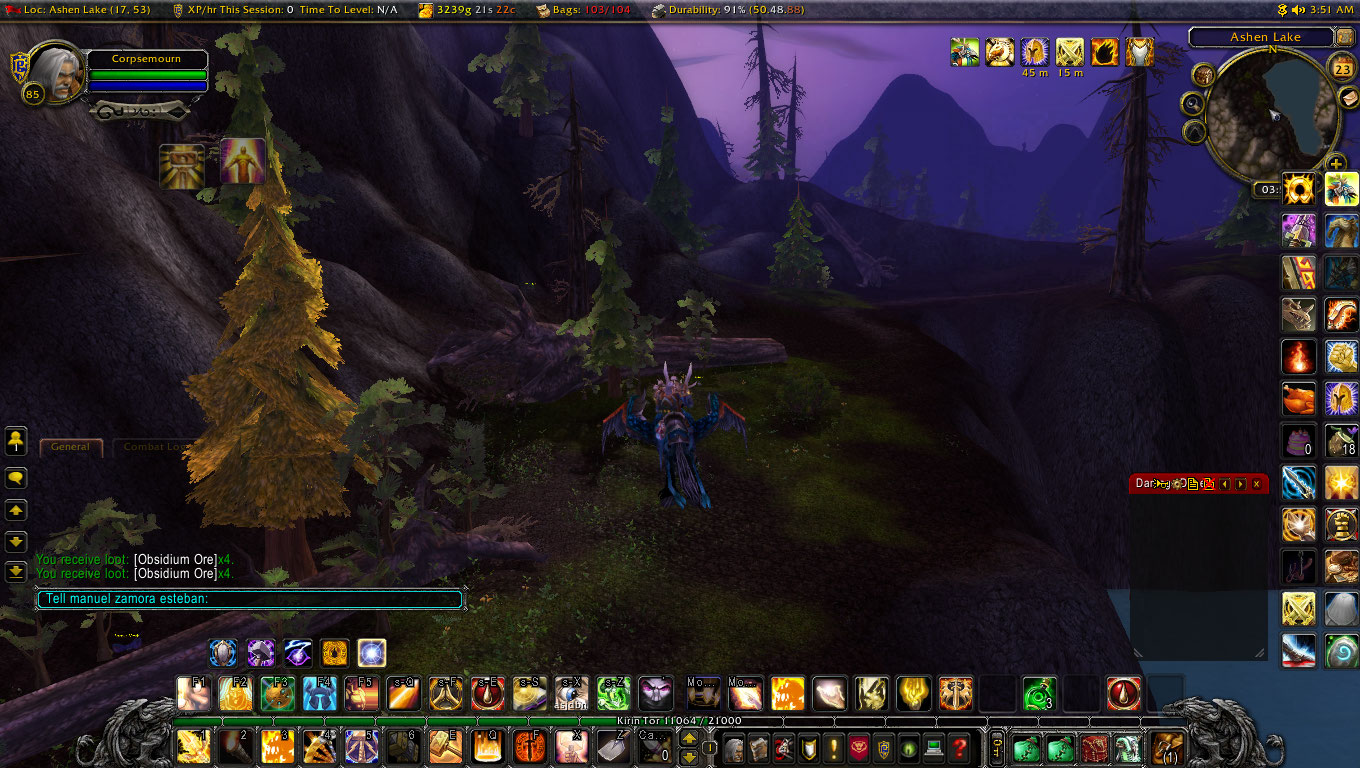Open the calendar button showing 23

coord(1343,69)
